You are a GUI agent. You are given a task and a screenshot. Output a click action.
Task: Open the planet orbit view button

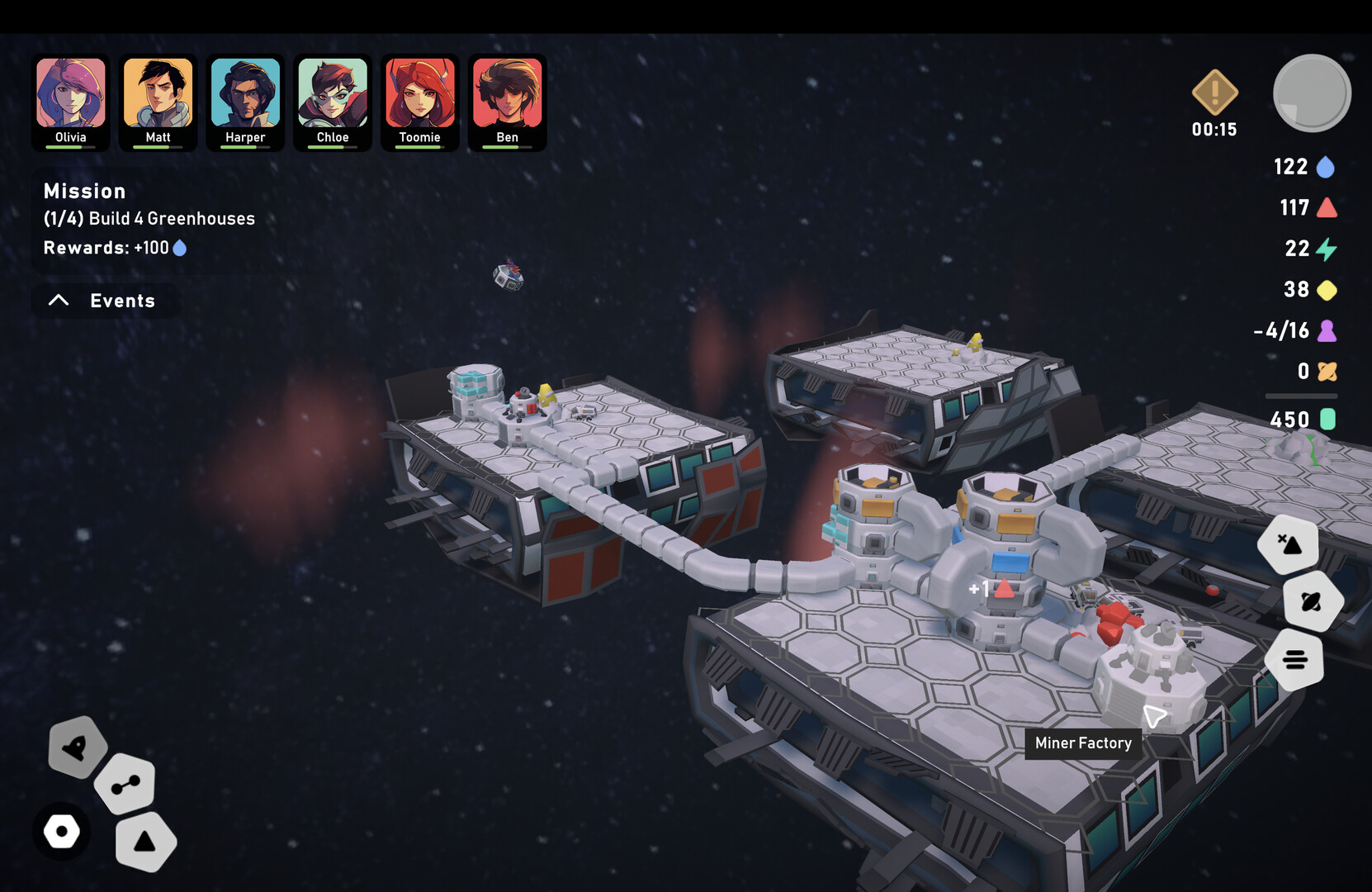pyautogui.click(x=1312, y=601)
